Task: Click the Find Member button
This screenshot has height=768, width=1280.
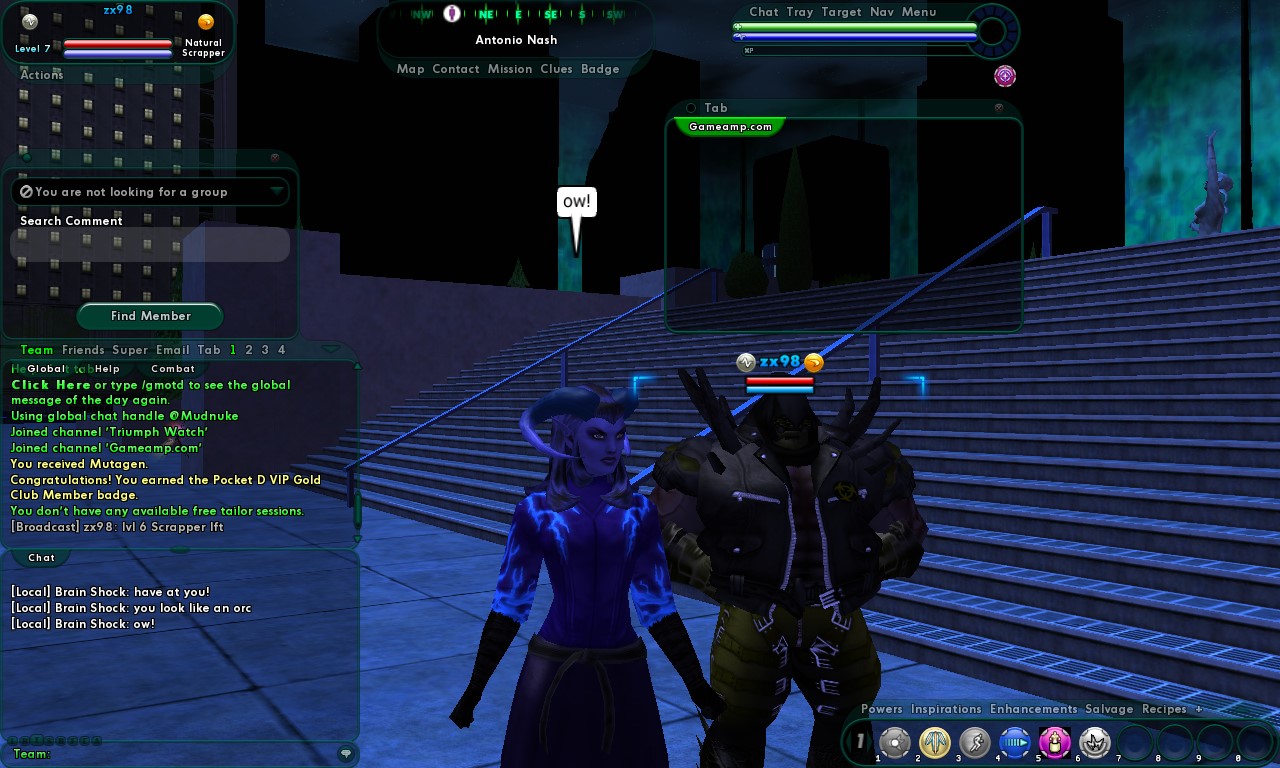Action: [x=150, y=316]
